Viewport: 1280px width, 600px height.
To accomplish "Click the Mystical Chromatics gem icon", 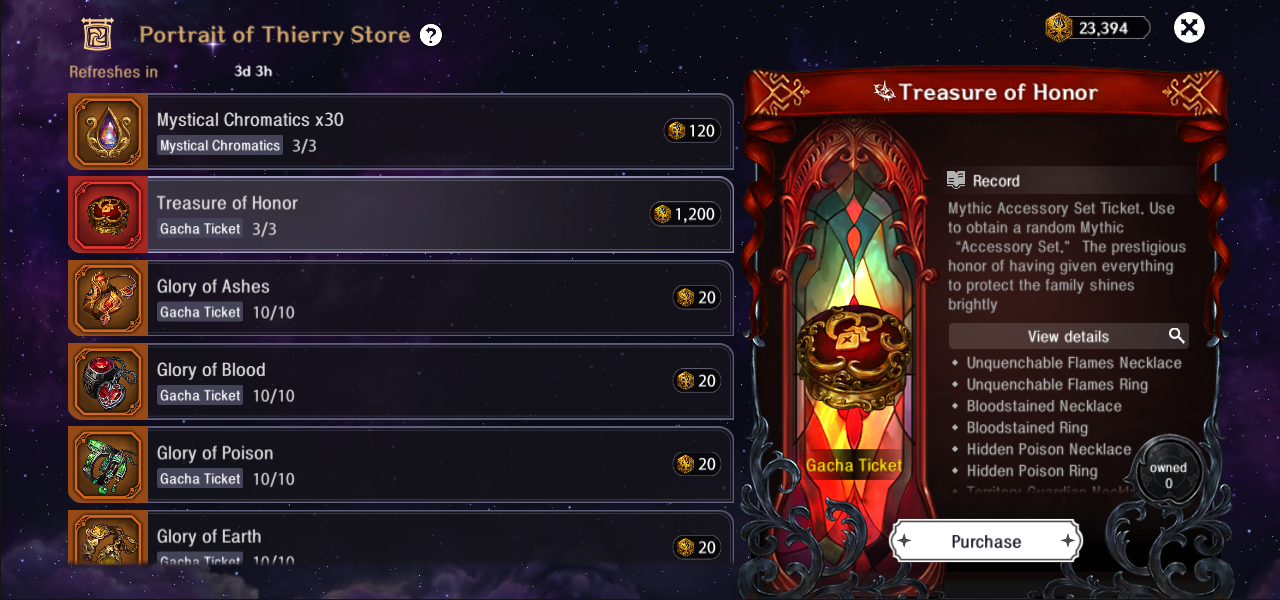I will [108, 131].
